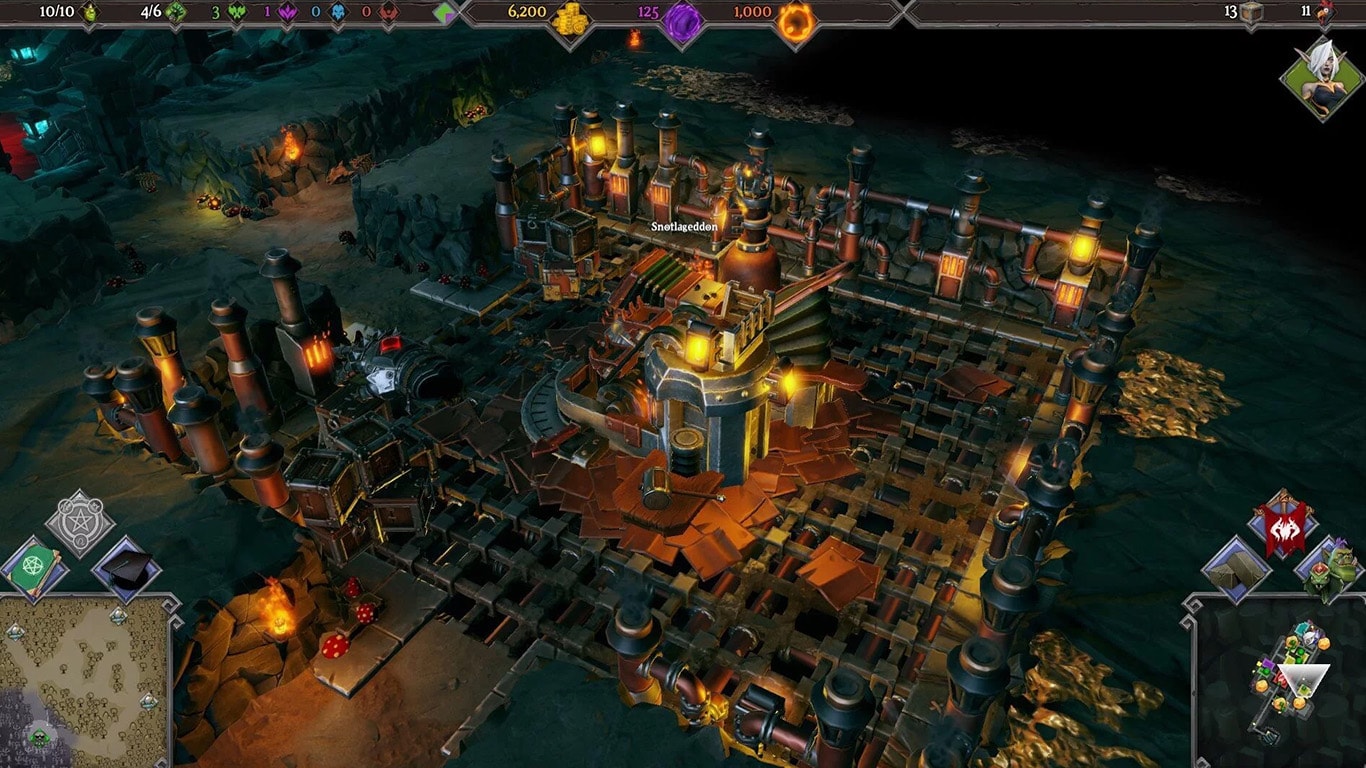
Task: Select Snotlageddon by clicking his name label
Action: click(x=682, y=228)
